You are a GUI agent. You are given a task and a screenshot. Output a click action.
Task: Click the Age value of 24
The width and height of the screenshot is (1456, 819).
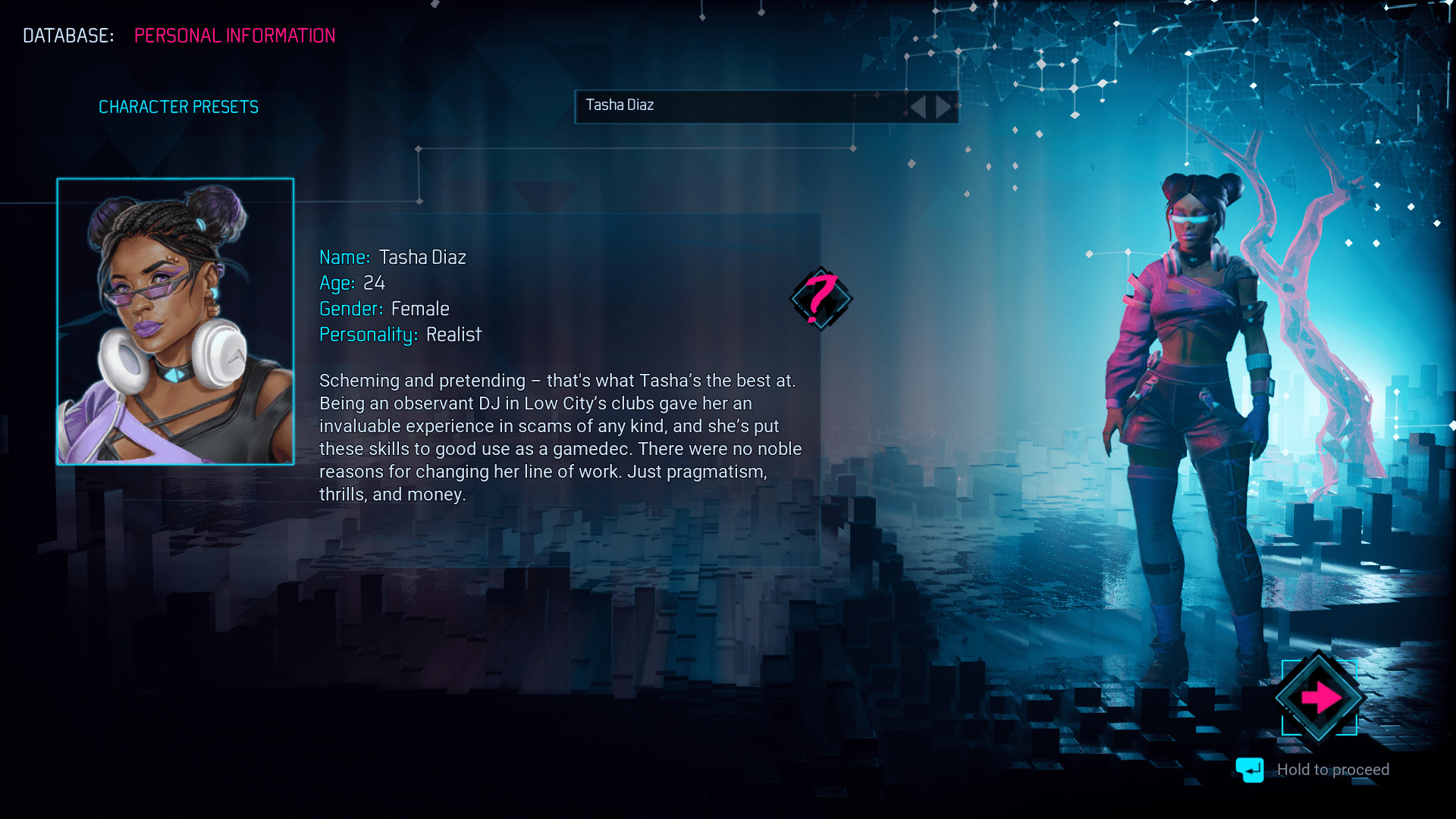coord(375,283)
